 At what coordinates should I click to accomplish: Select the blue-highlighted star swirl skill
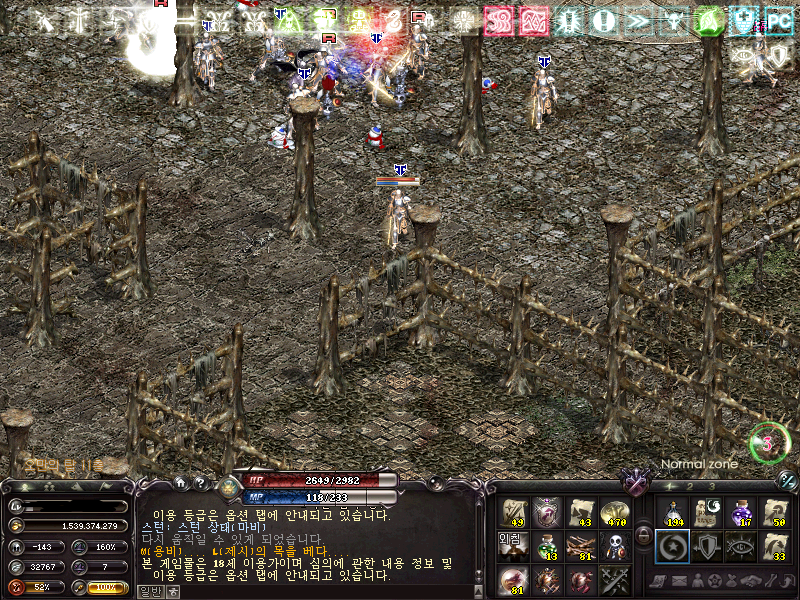(x=674, y=547)
